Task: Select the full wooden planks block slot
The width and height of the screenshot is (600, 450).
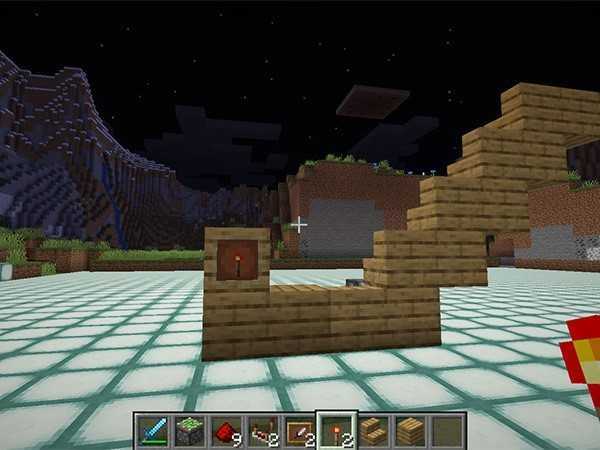Action: (x=410, y=430)
